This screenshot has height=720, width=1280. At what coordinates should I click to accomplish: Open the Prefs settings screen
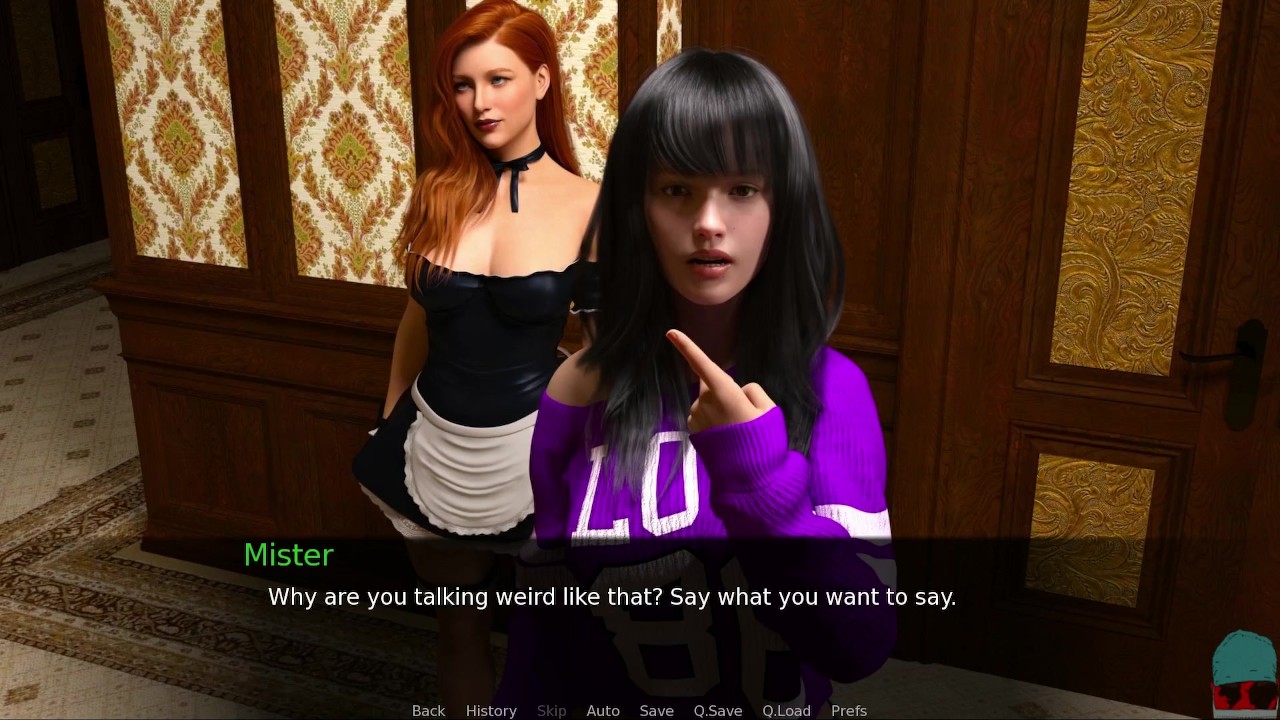[849, 710]
